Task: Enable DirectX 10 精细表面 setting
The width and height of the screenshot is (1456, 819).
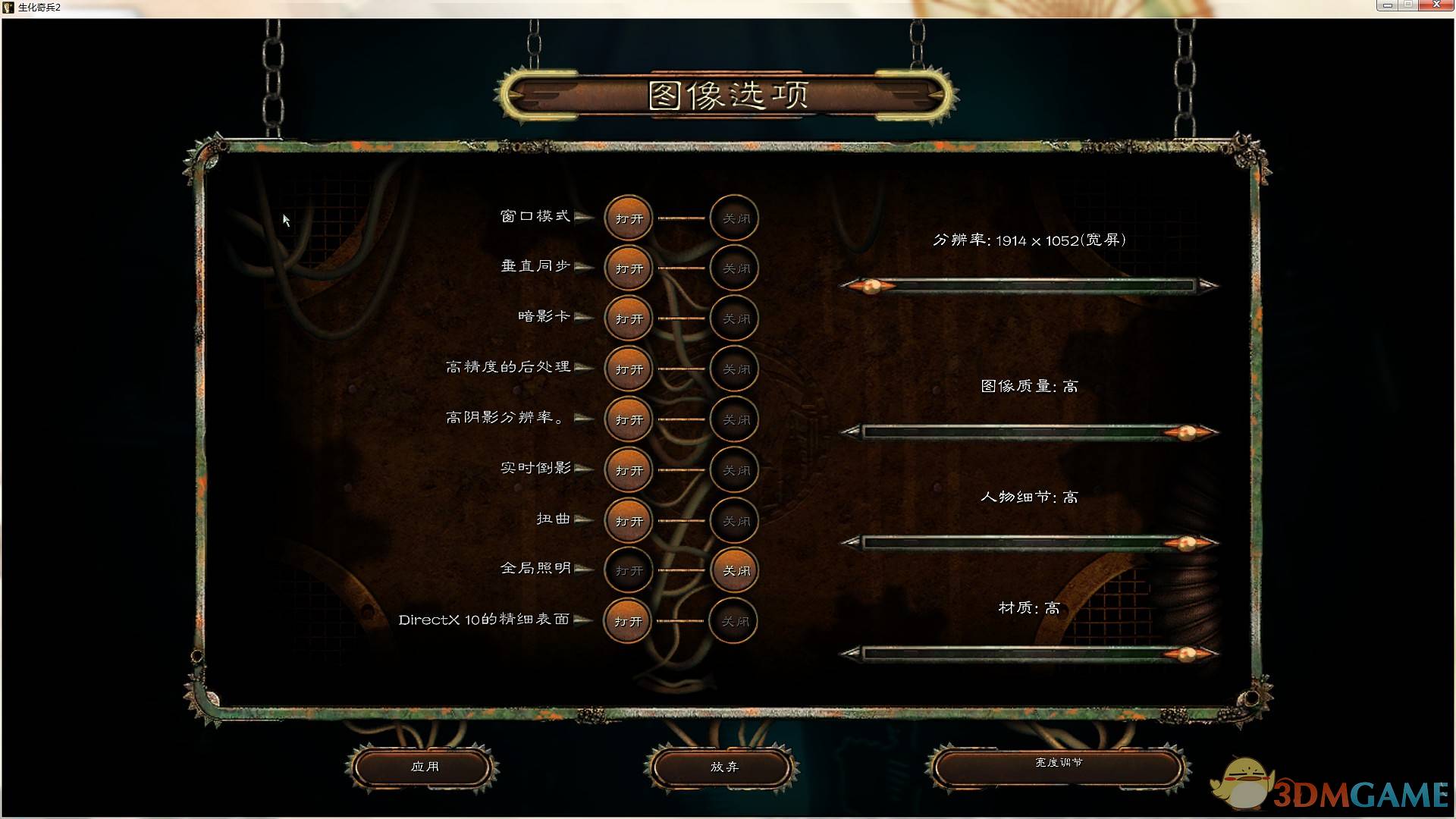Action: pos(627,620)
